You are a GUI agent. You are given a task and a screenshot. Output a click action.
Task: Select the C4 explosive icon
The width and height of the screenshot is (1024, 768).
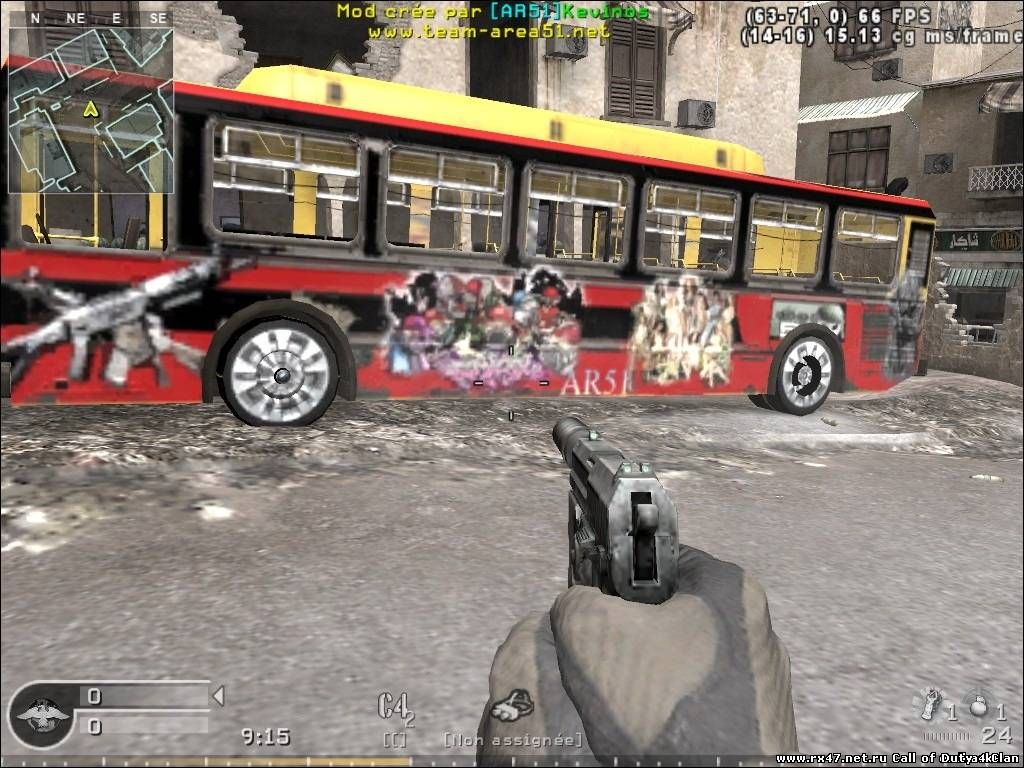pyautogui.click(x=394, y=707)
